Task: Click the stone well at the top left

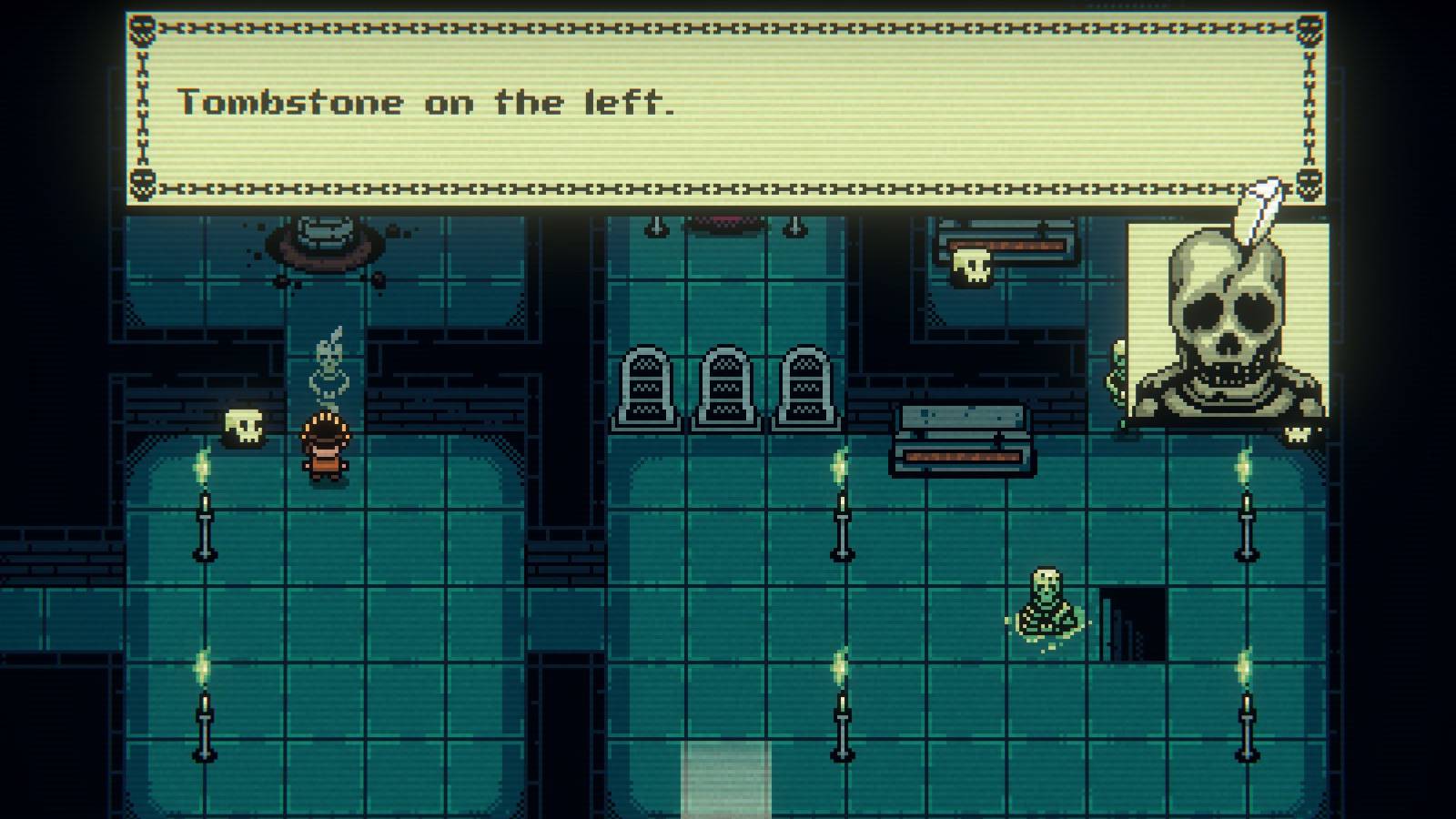Action: (325, 241)
